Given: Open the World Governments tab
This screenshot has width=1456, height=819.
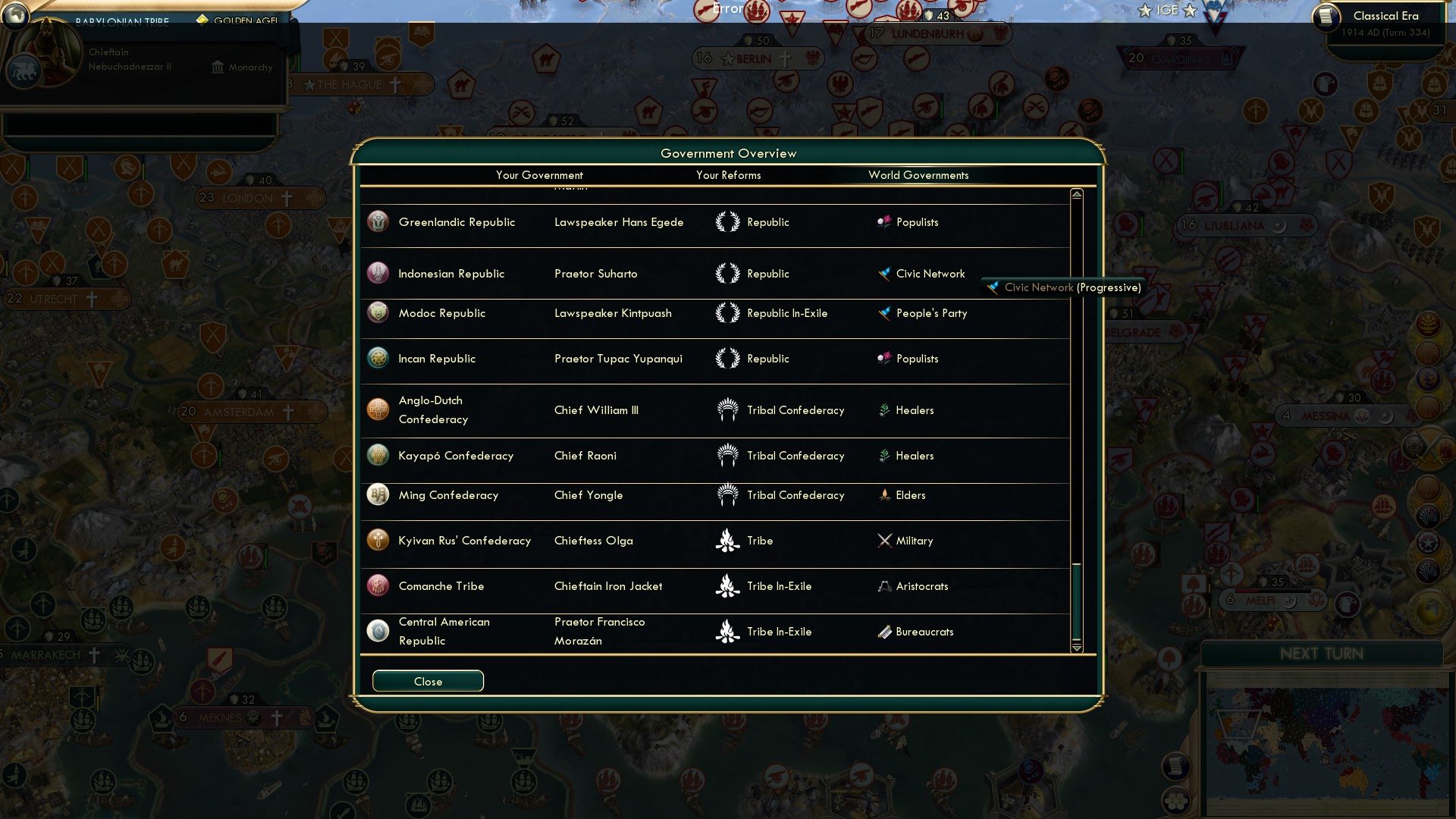Looking at the screenshot, I should (x=918, y=175).
